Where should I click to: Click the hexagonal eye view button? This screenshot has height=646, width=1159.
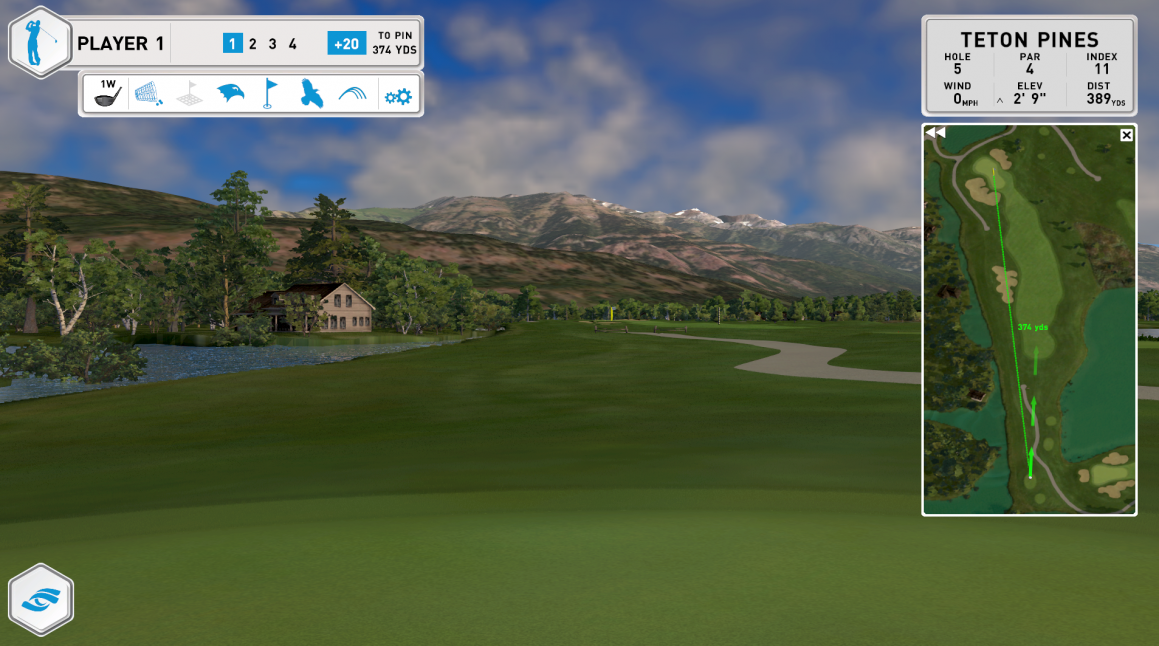pyautogui.click(x=41, y=600)
